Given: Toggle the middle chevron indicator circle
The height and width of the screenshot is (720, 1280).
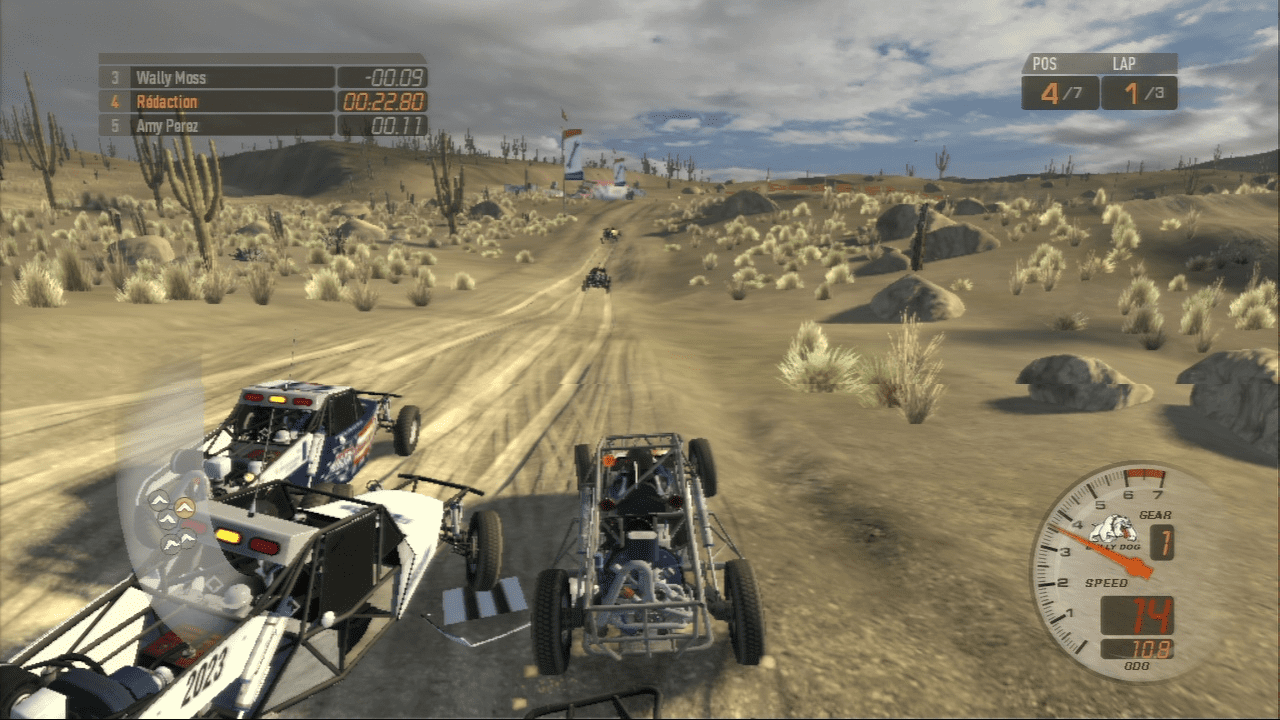Looking at the screenshot, I should click(x=167, y=518).
